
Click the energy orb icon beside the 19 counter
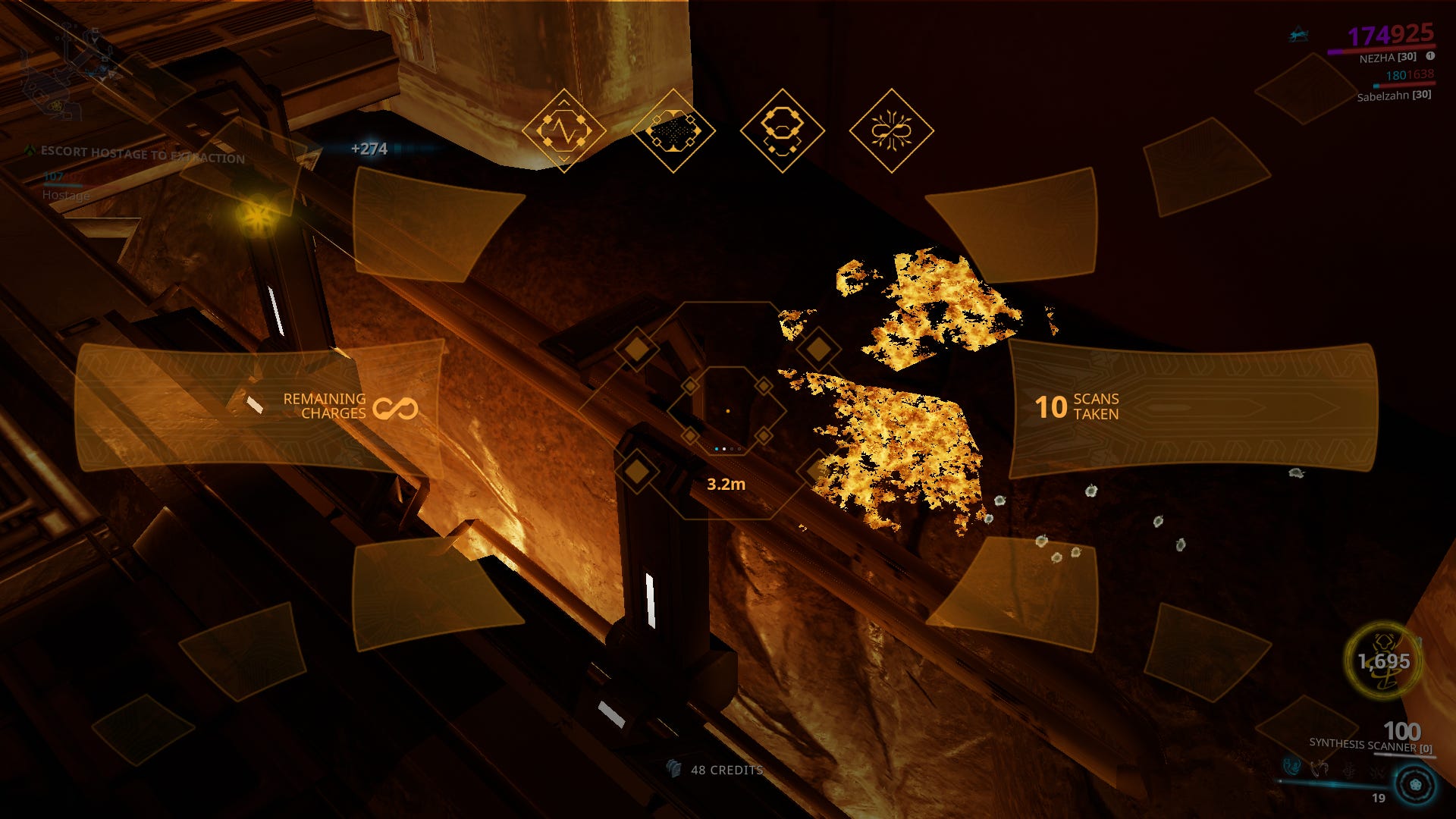tap(1415, 784)
